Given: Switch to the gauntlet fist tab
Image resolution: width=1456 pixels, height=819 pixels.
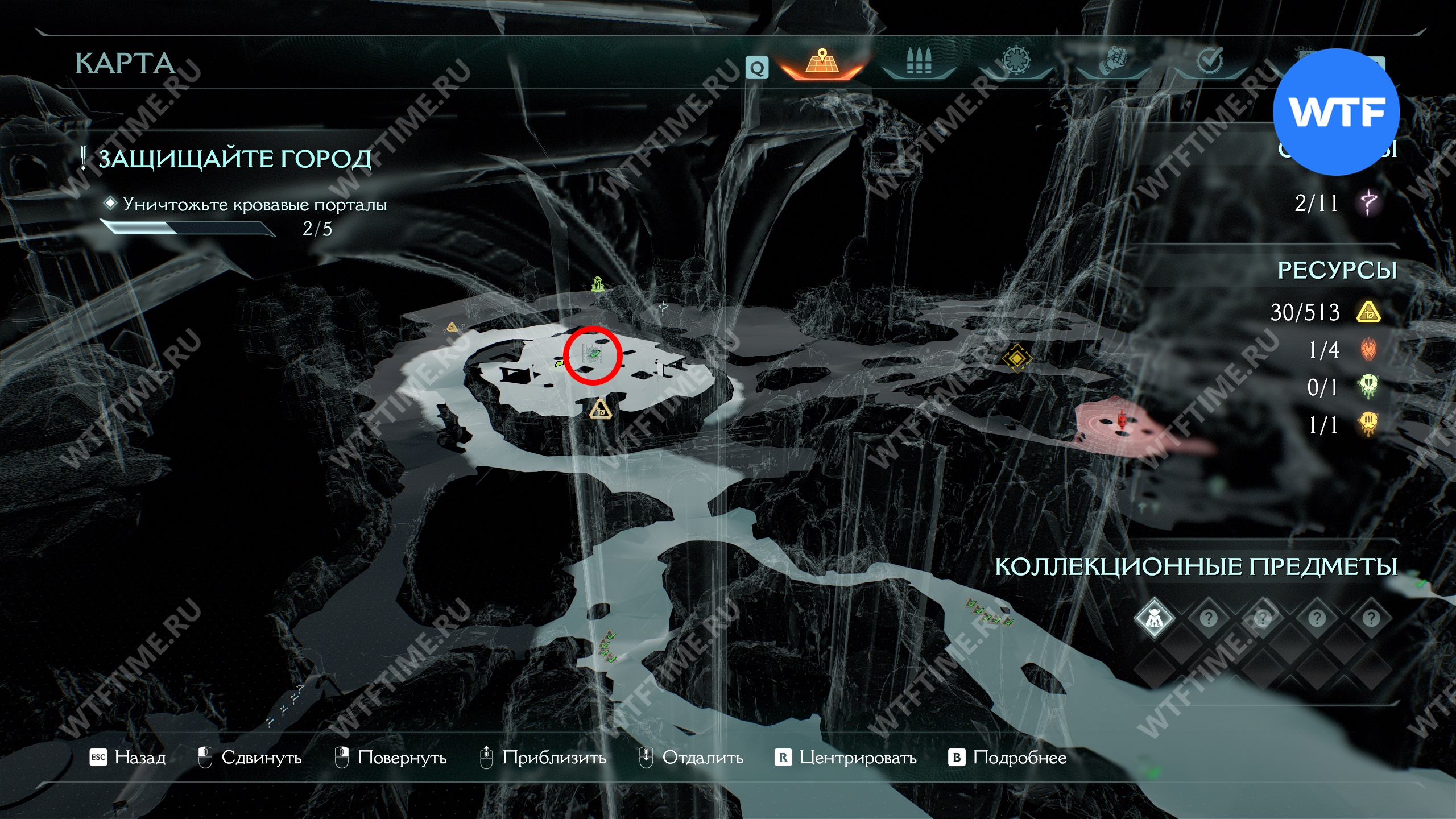Looking at the screenshot, I should 1112,63.
